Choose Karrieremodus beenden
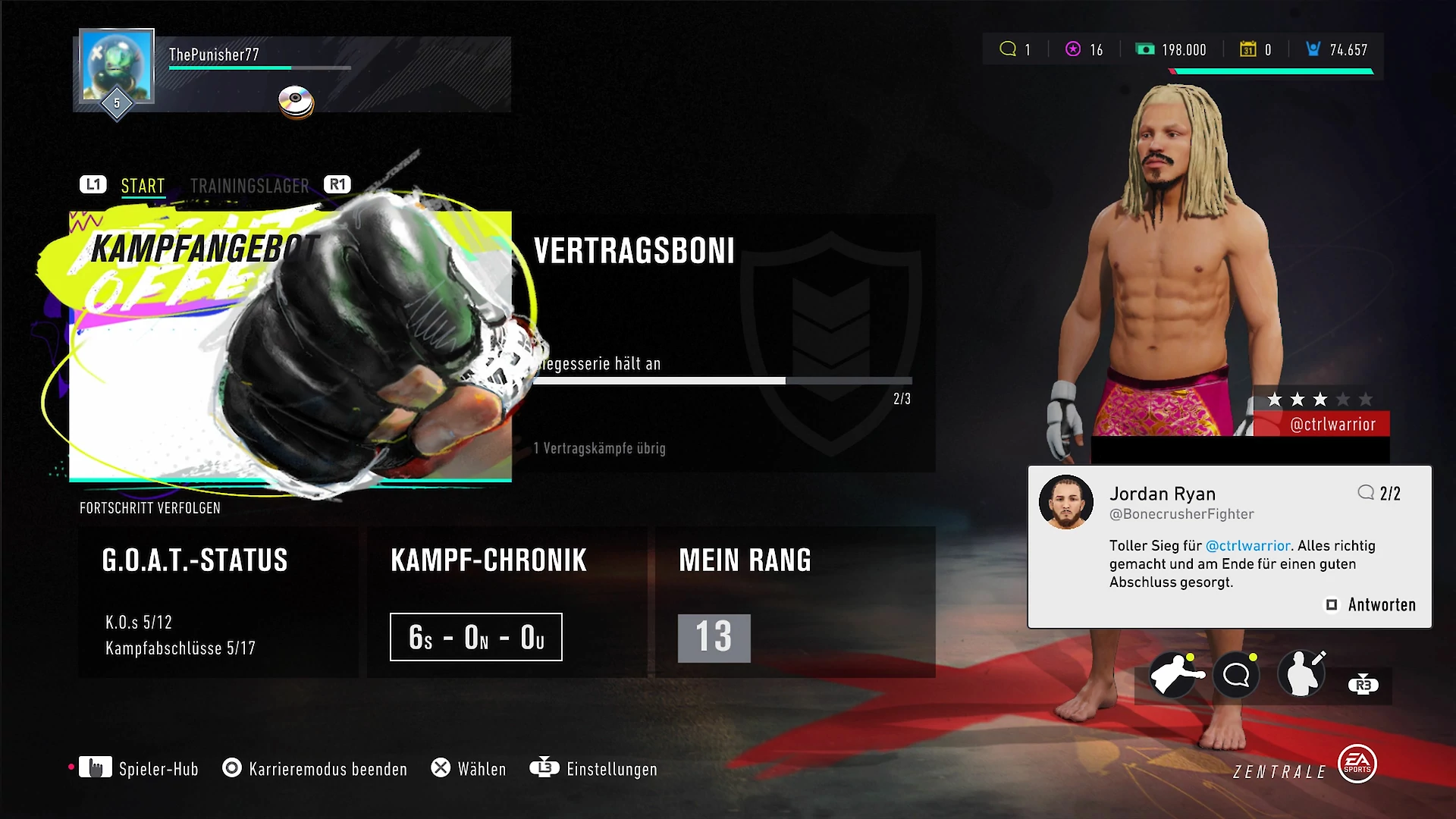1456x819 pixels. pos(315,769)
